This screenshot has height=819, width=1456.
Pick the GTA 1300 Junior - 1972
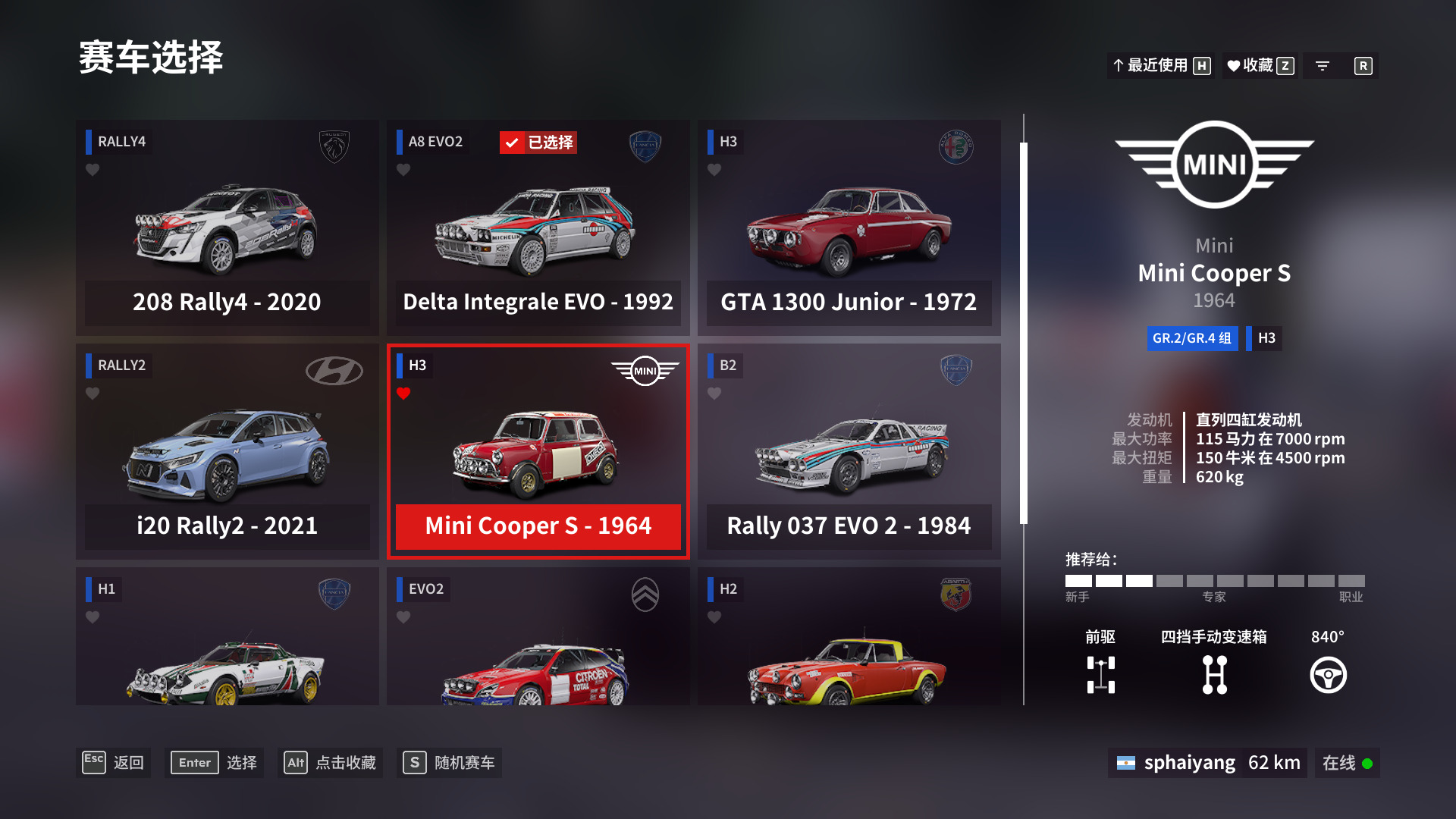tap(849, 227)
